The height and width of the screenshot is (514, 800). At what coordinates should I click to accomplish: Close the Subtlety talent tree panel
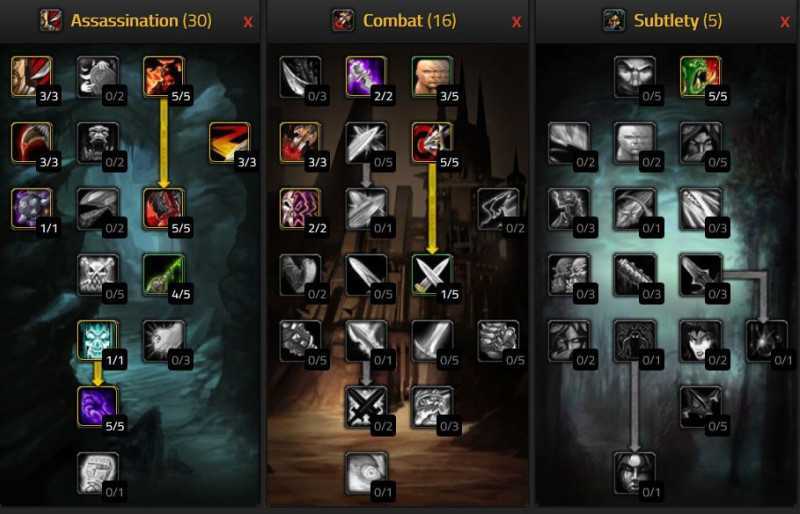784,21
